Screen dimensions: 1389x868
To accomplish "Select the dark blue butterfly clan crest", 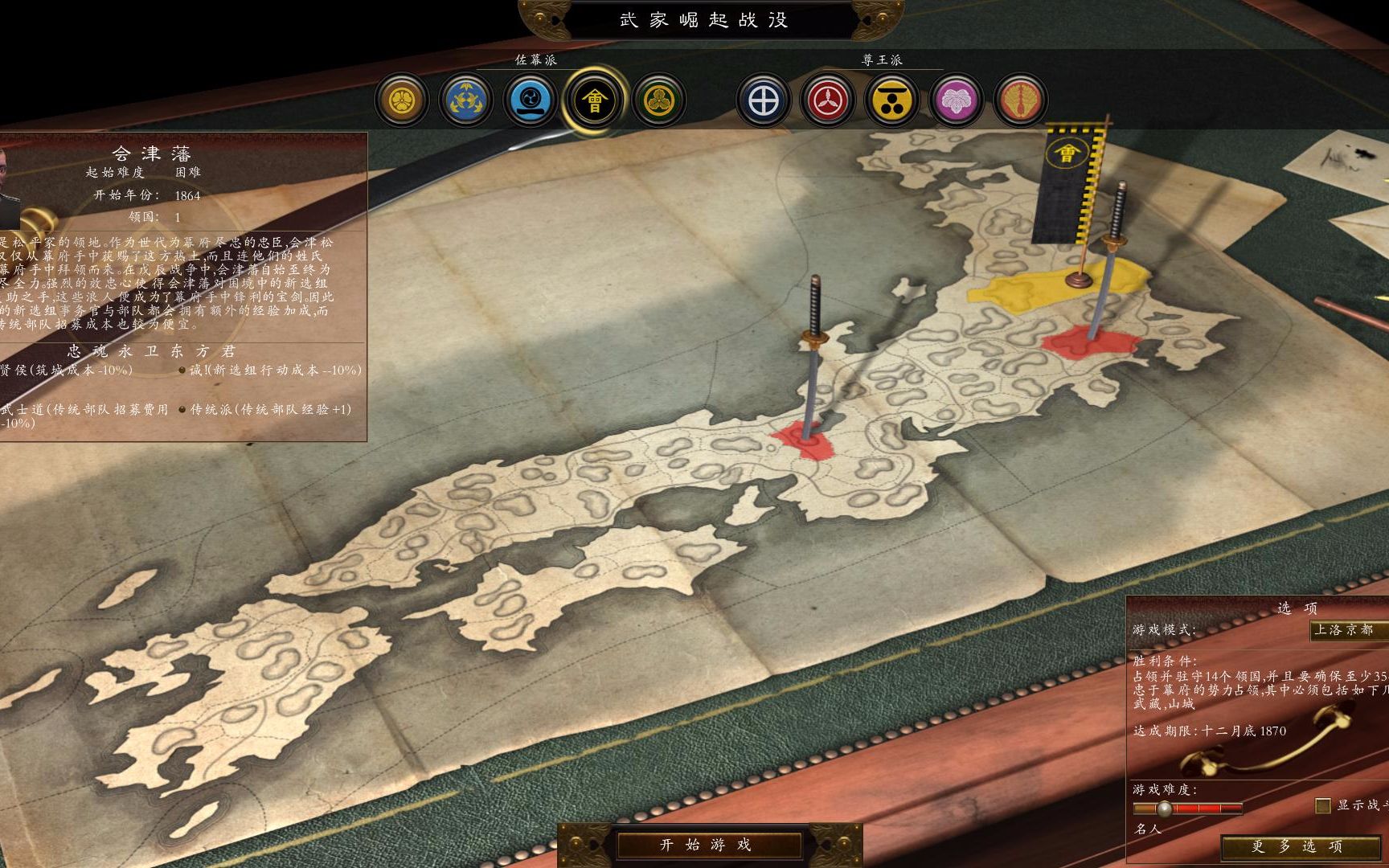I will (466, 100).
